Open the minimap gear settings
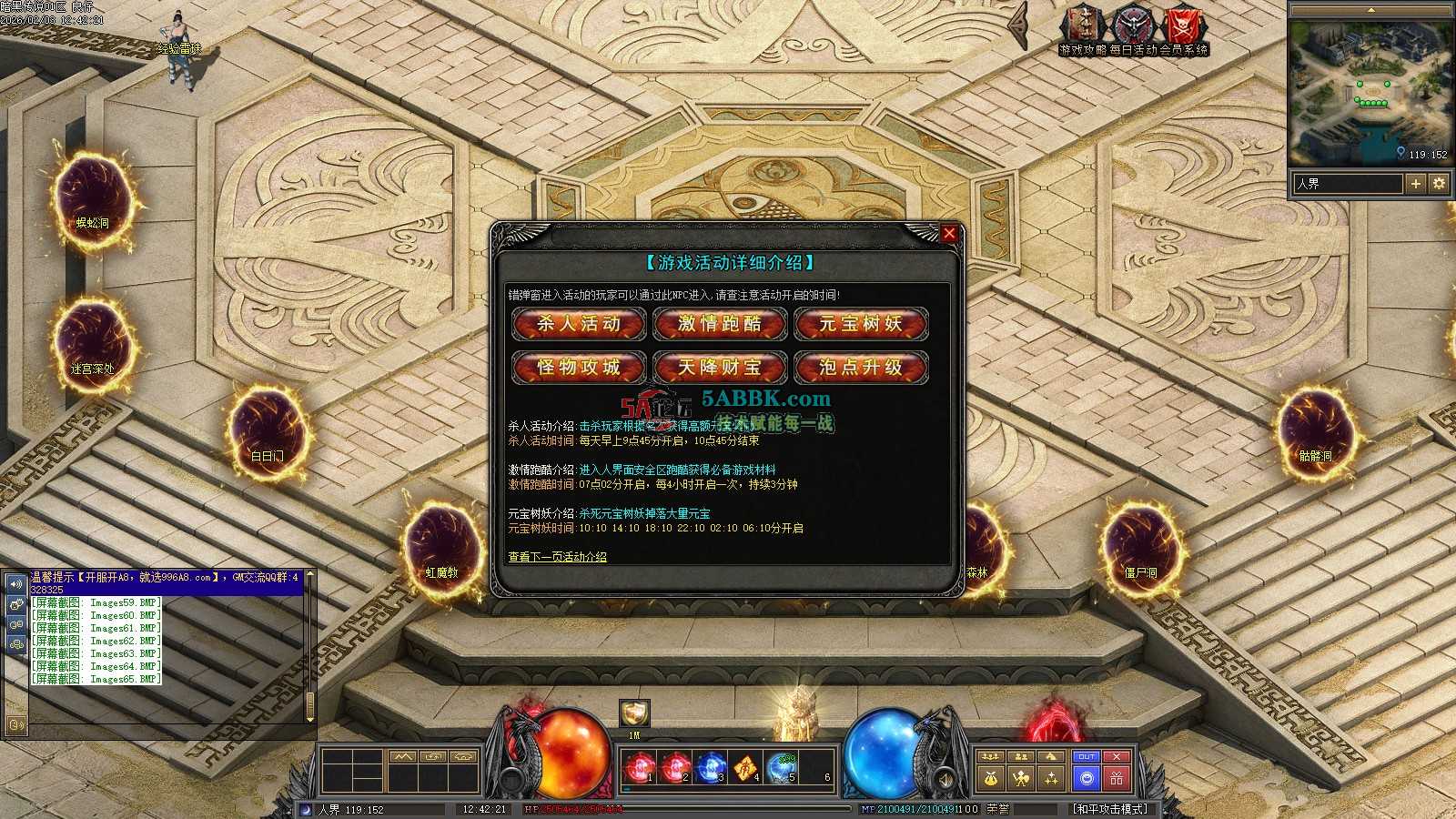This screenshot has height=819, width=1456. click(1439, 184)
